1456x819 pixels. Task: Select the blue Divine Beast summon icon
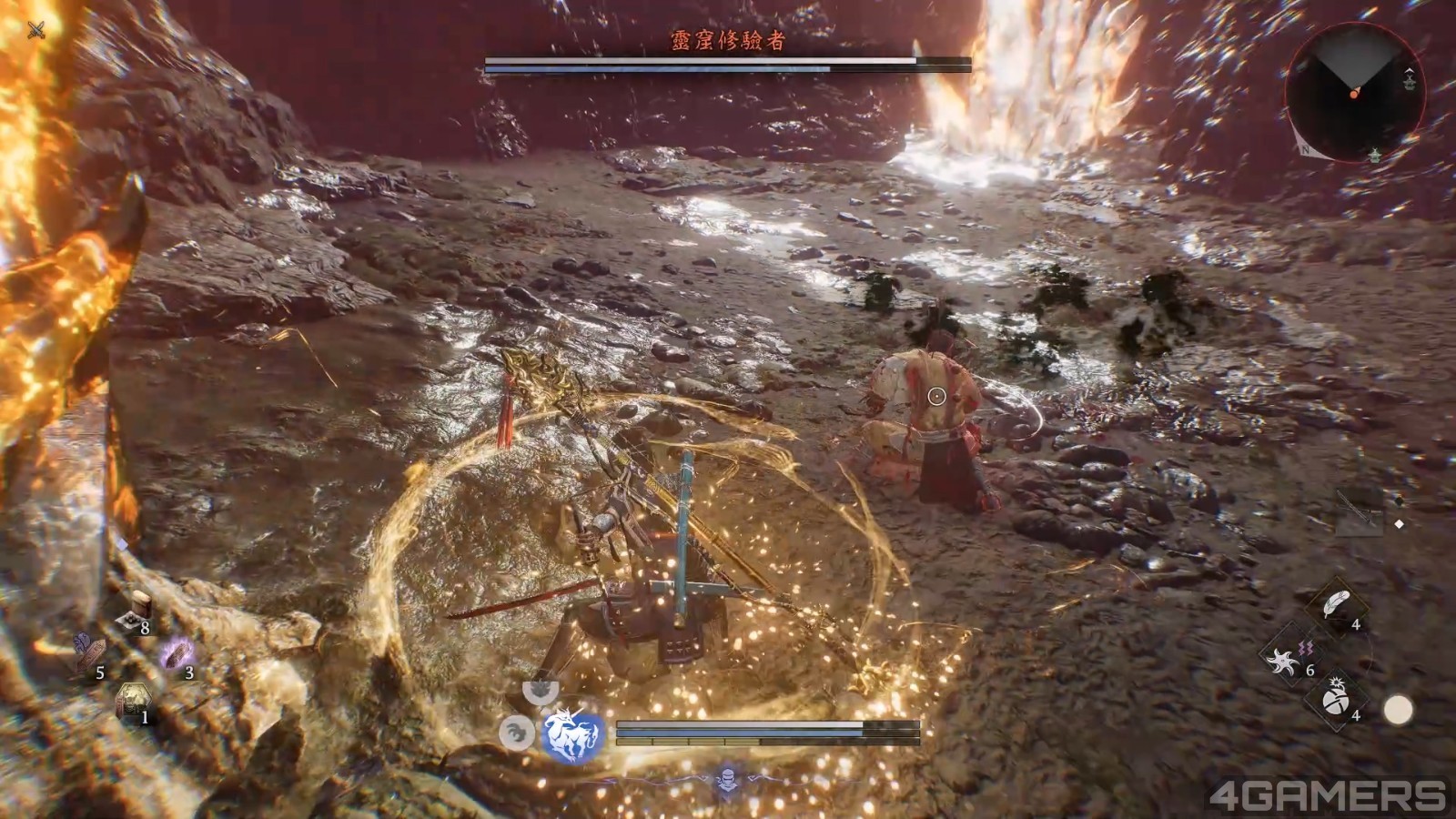pyautogui.click(x=571, y=733)
